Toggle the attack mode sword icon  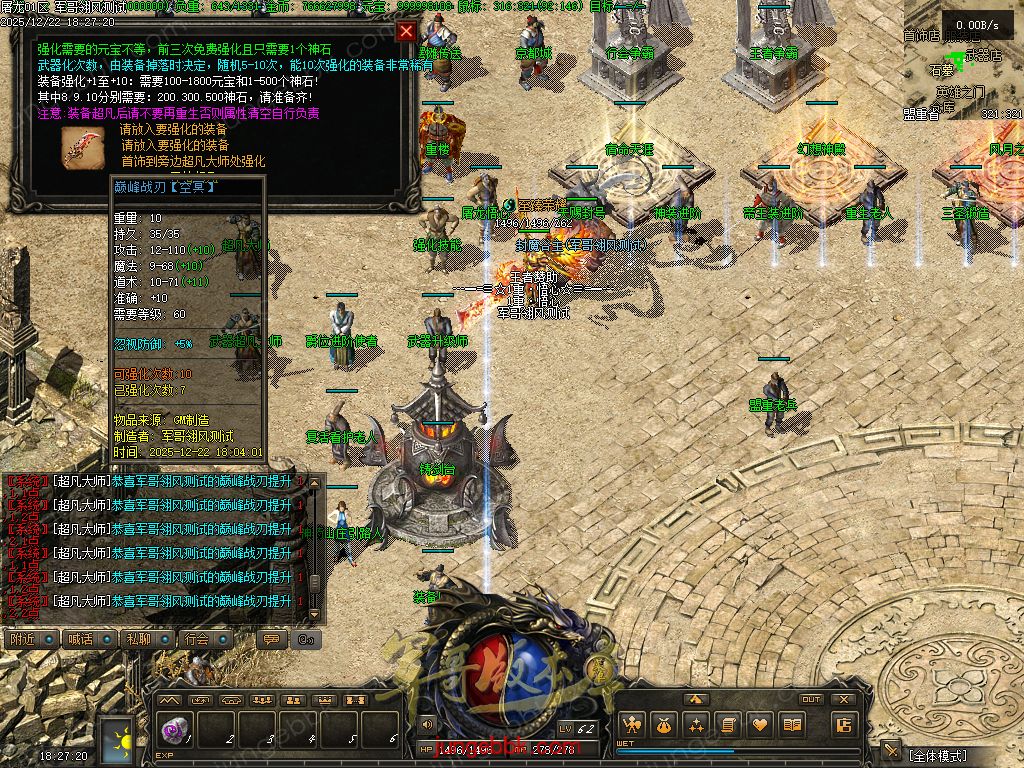[890, 752]
